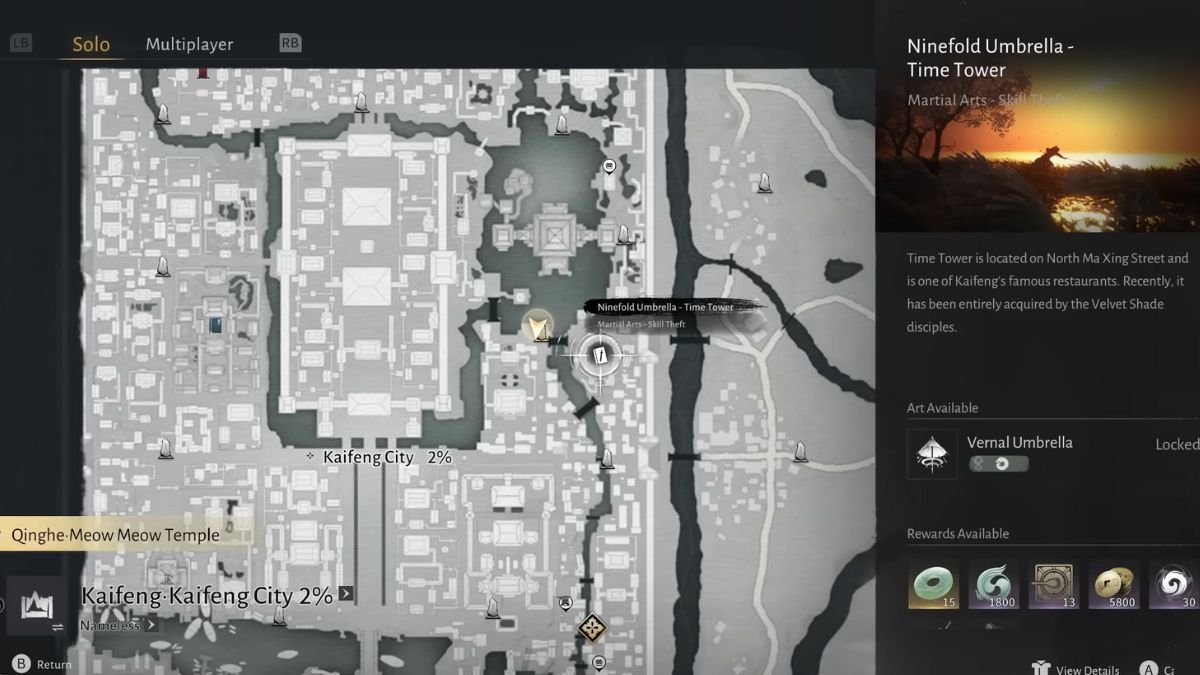Select the gold diamond flower map marker
This screenshot has height=675, width=1200.
click(x=592, y=628)
